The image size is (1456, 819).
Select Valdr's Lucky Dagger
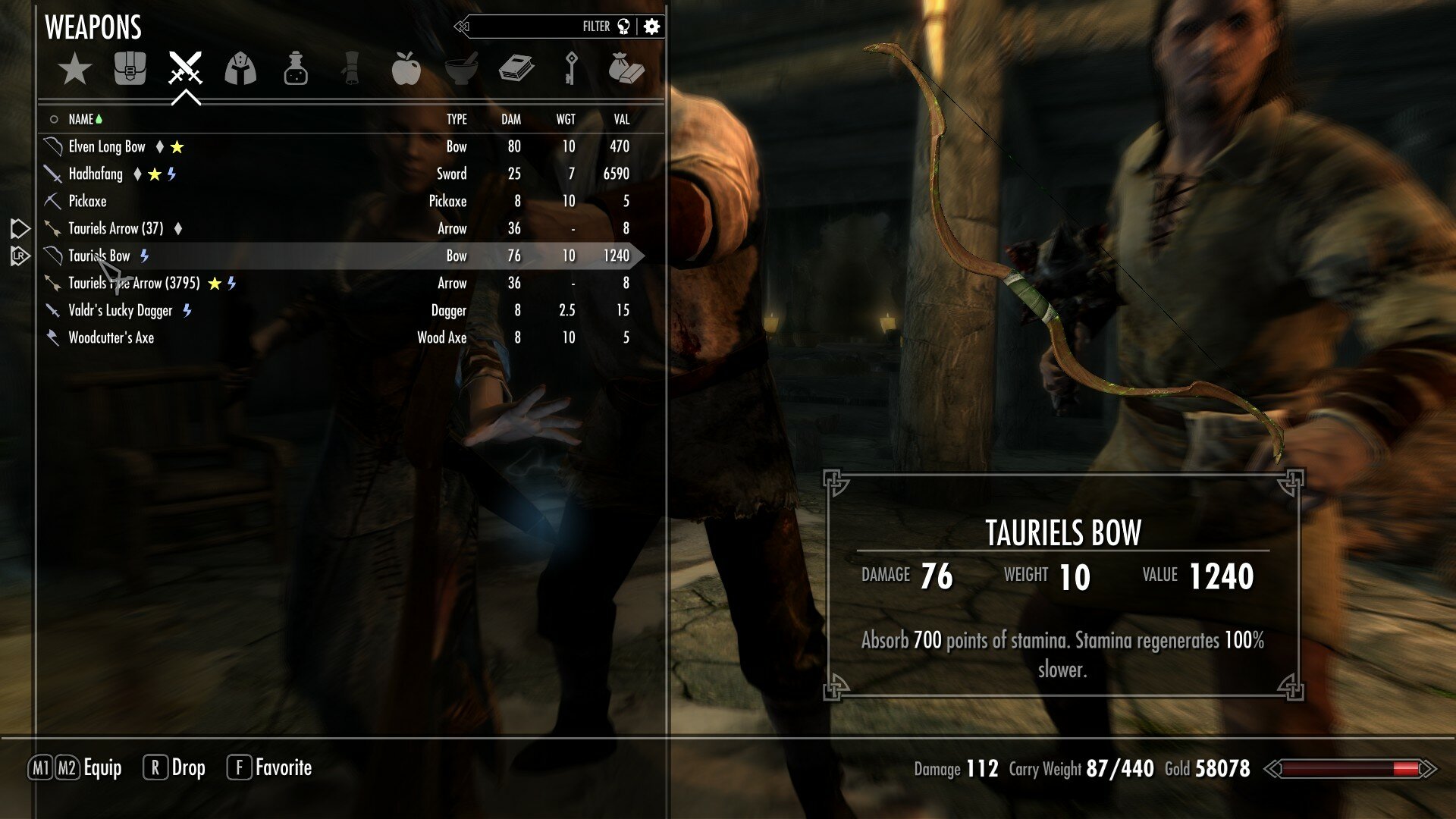(x=120, y=311)
